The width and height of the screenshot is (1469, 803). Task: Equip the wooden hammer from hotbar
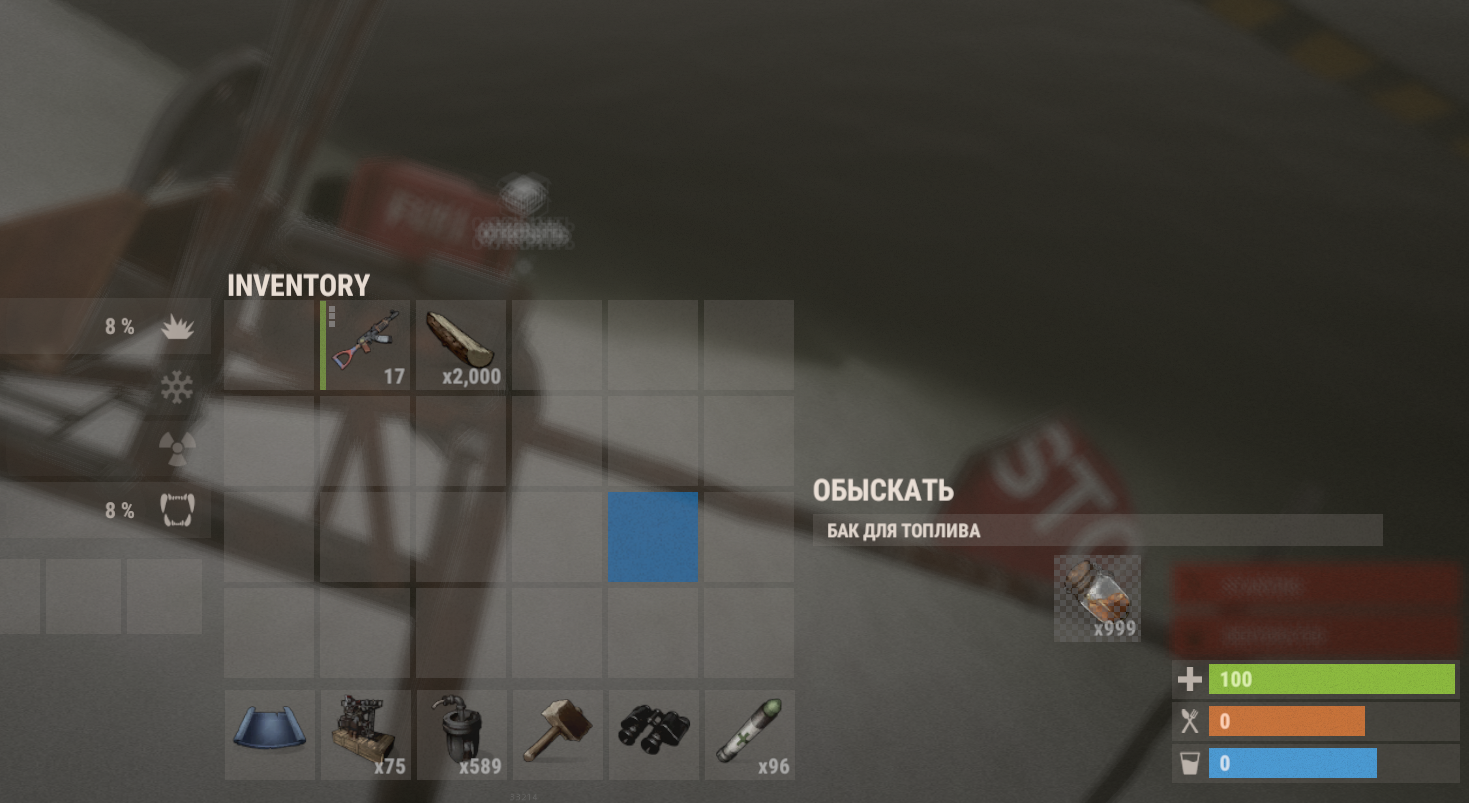[557, 735]
